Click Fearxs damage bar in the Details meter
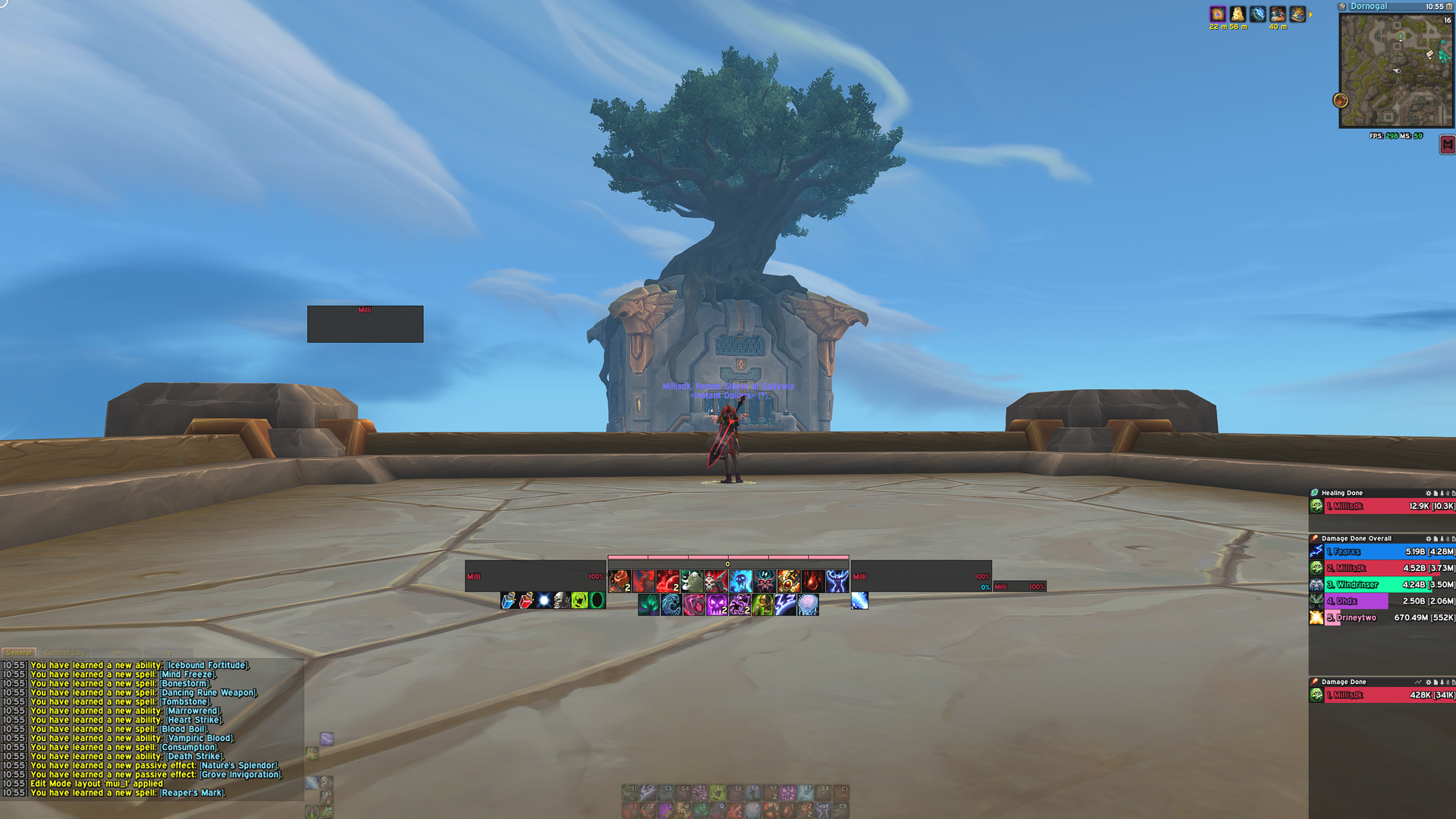This screenshot has height=819, width=1456. (1380, 551)
